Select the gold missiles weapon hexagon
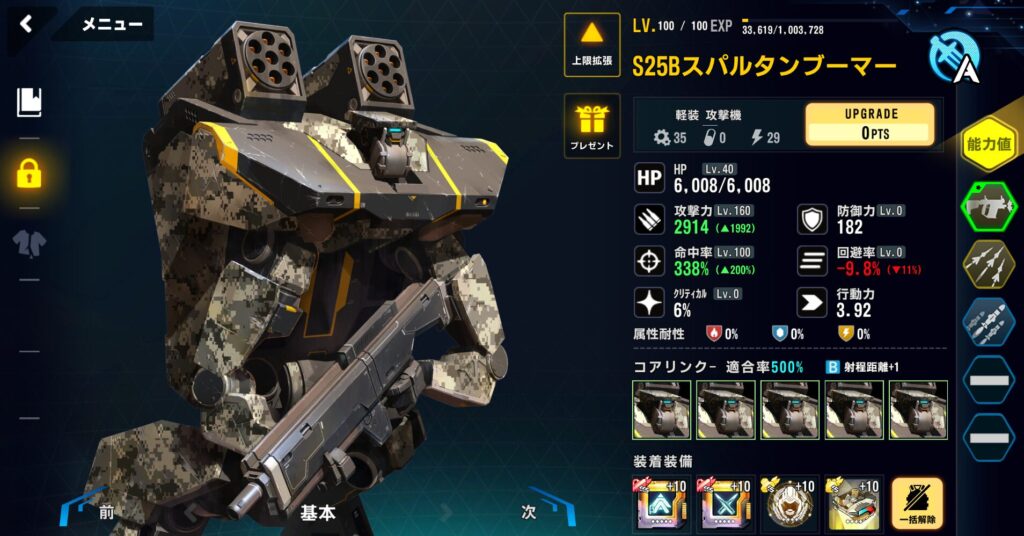The image size is (1024, 536). coord(988,265)
